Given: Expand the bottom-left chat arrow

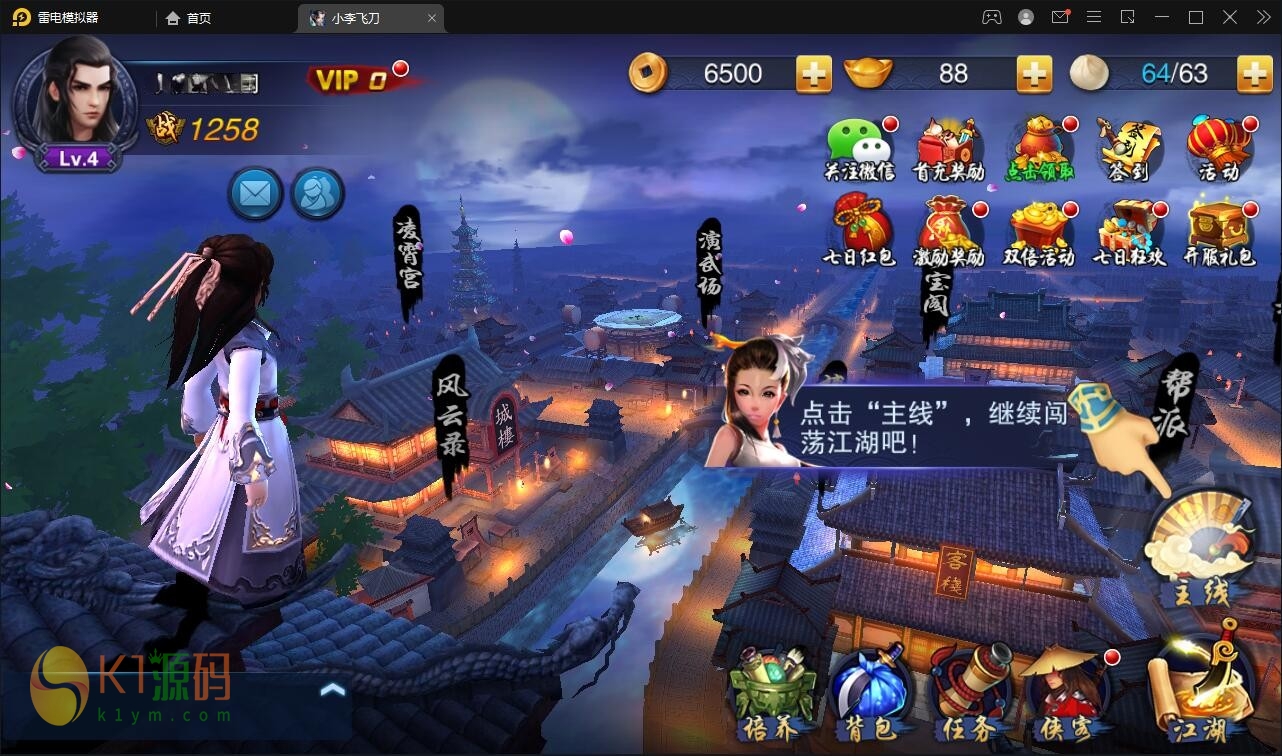Looking at the screenshot, I should 333,689.
